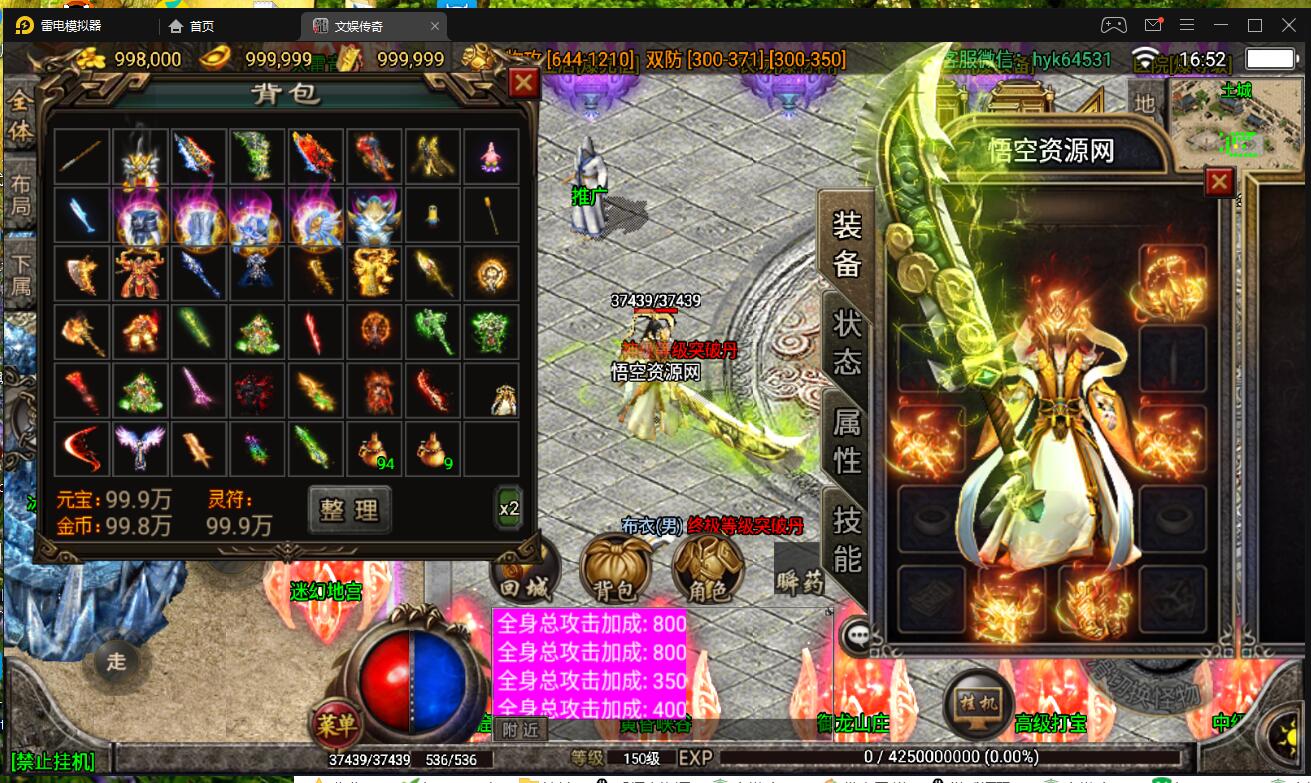Close the character equipment panel
The width and height of the screenshot is (1311, 783).
point(1219,181)
